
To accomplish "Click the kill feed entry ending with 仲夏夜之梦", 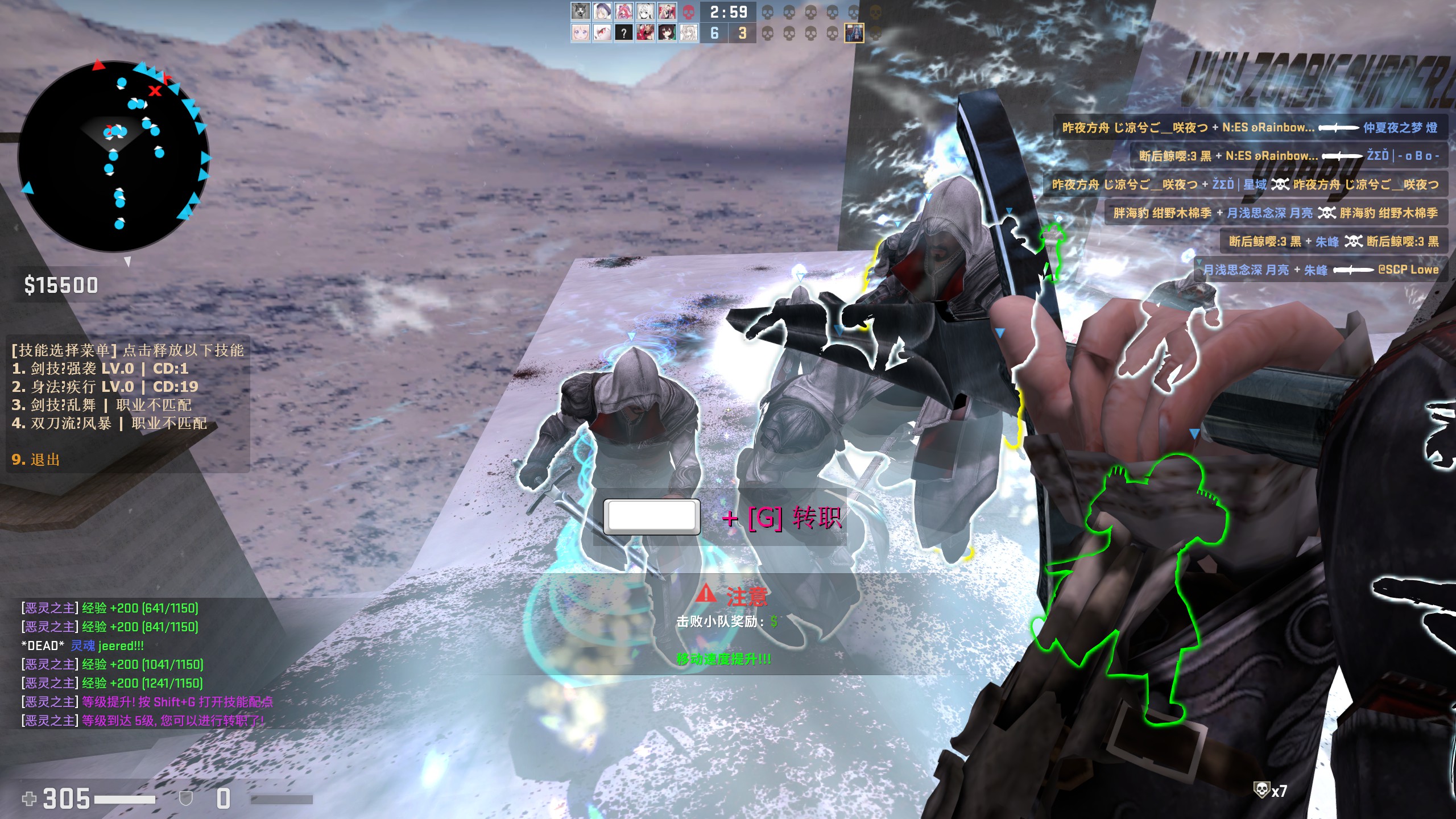I will click(1249, 127).
